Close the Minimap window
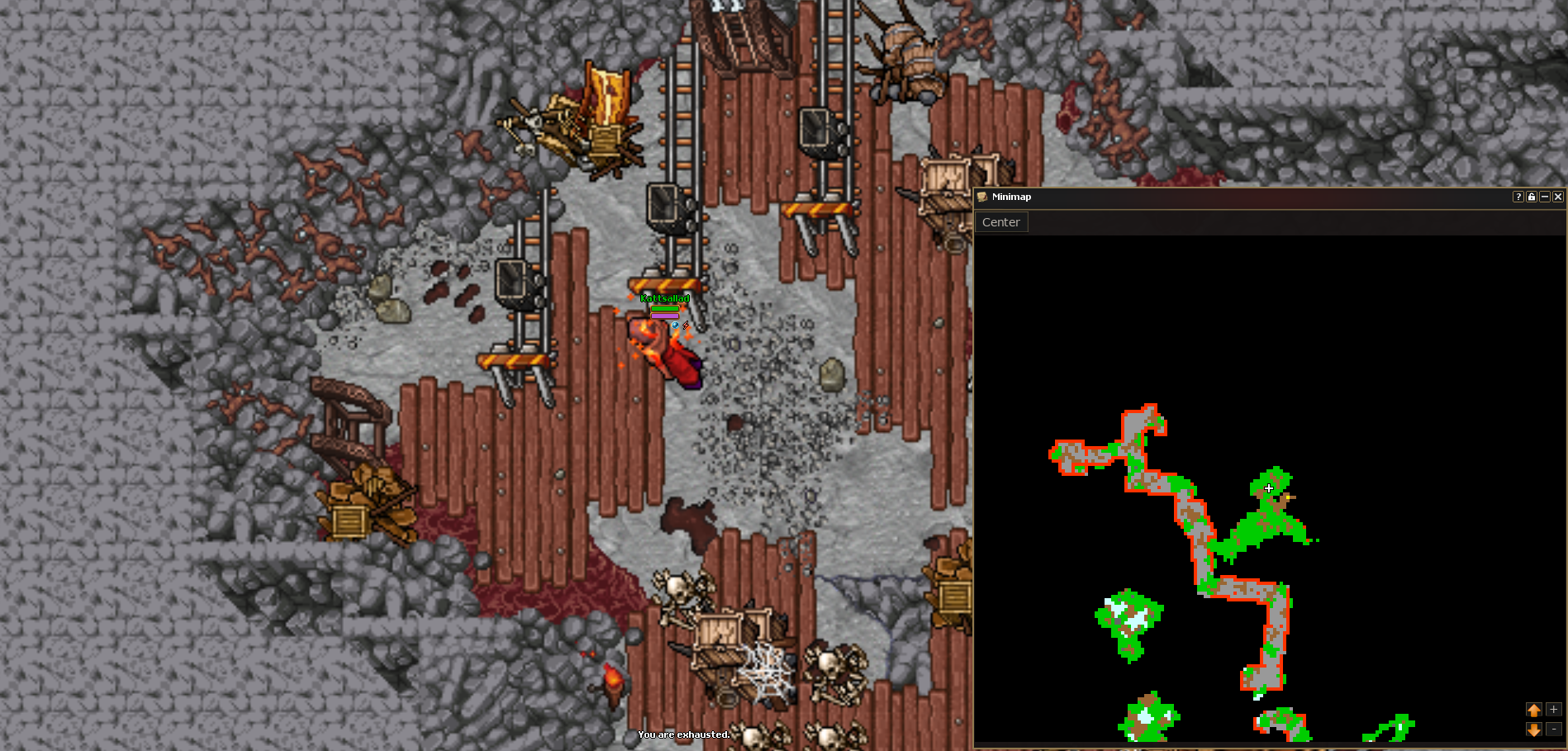The width and height of the screenshot is (1568, 751). 1557,197
